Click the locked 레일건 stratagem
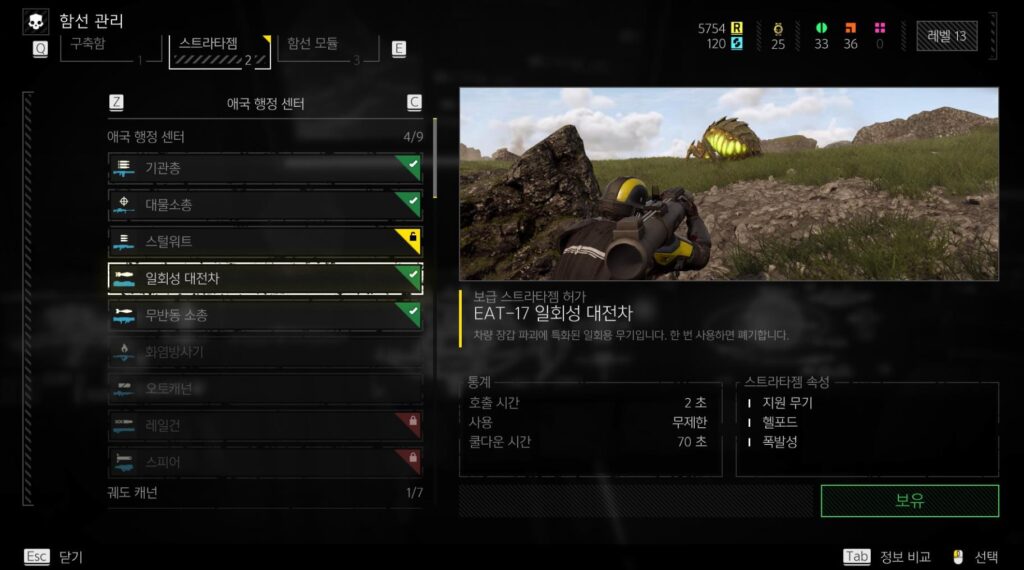This screenshot has height=570, width=1024. [265, 425]
